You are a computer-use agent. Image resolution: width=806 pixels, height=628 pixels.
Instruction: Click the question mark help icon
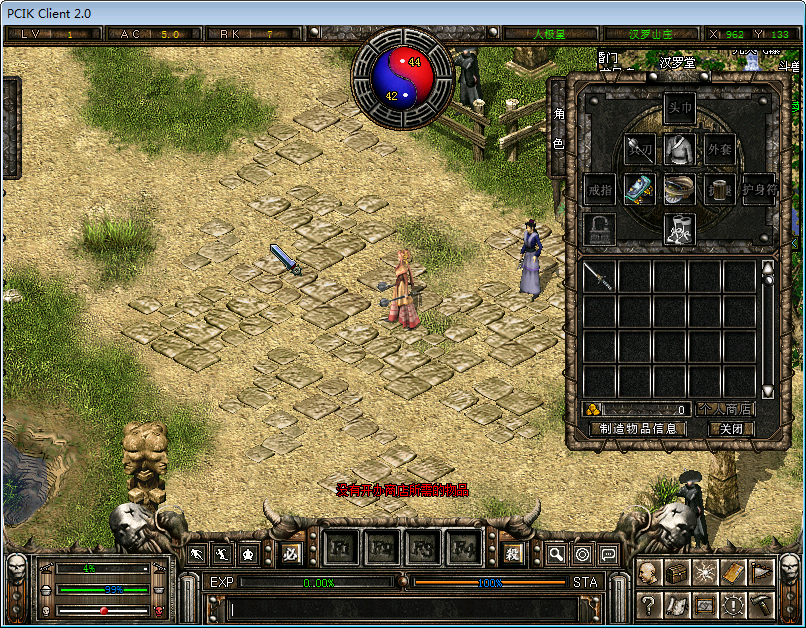click(x=651, y=605)
